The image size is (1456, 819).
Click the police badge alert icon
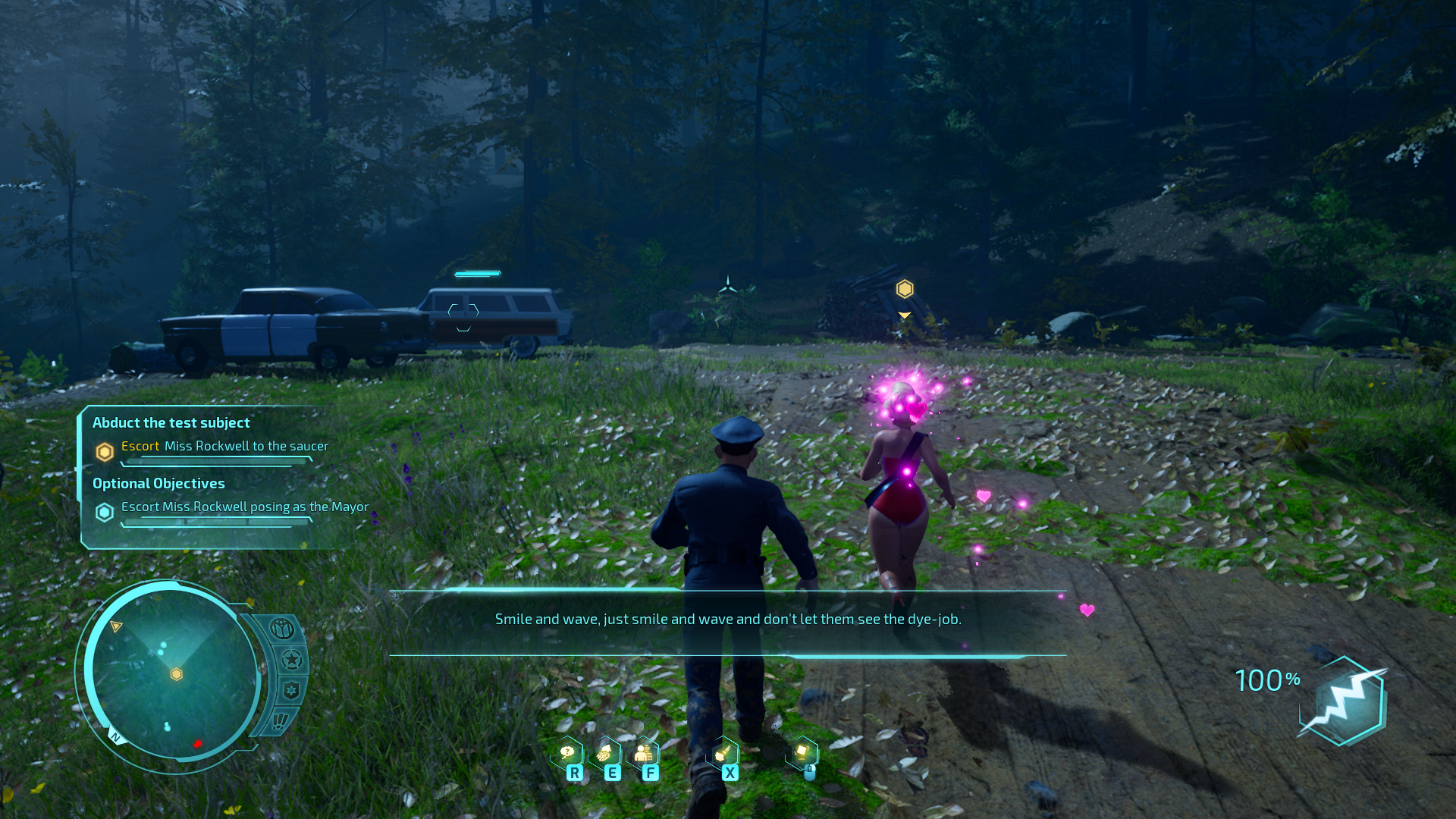[290, 690]
